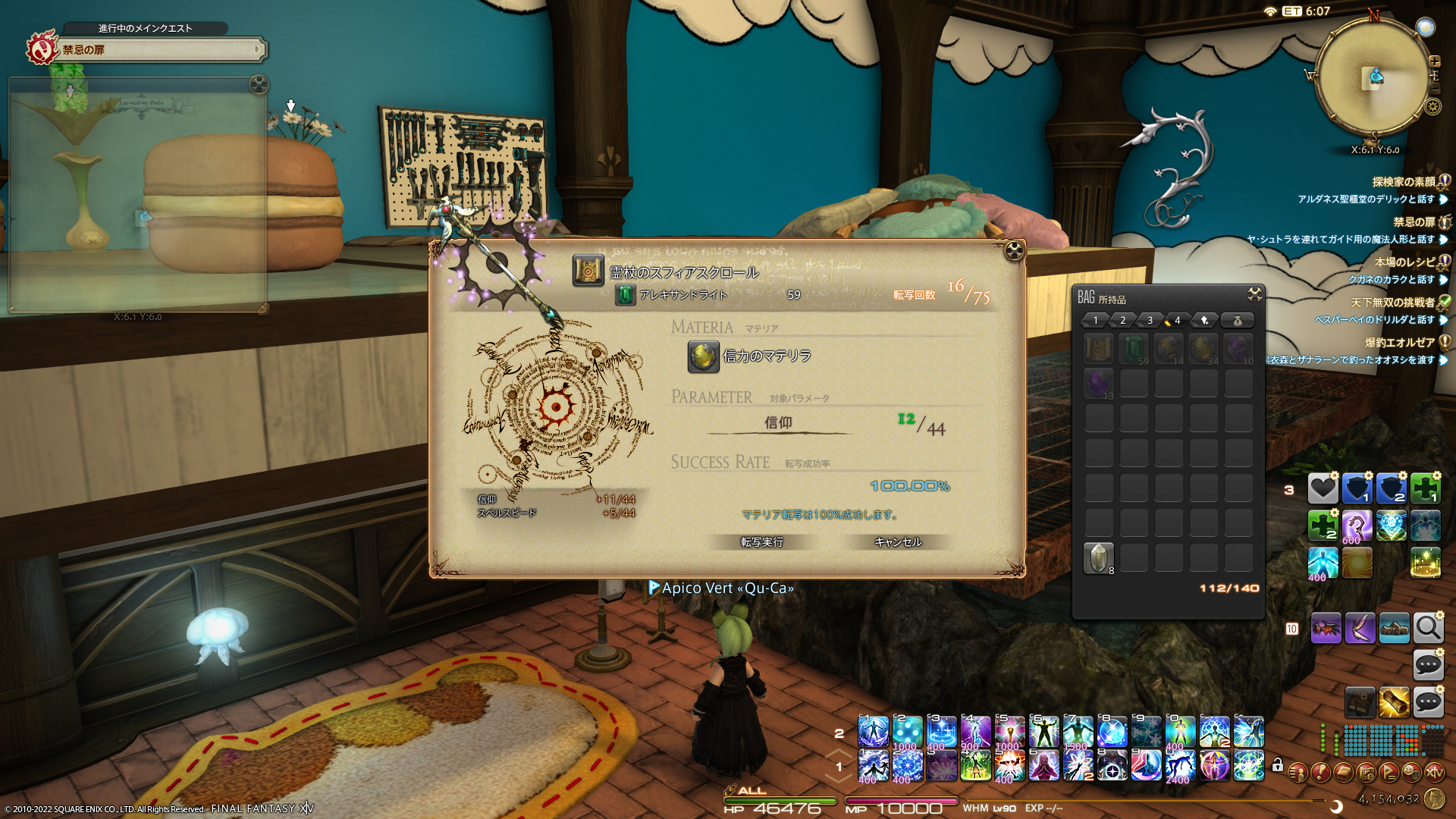Image resolution: width=1456 pixels, height=819 pixels.
Task: Open the main scenario quest 禁忌の扉 banner
Action: click(x=159, y=50)
